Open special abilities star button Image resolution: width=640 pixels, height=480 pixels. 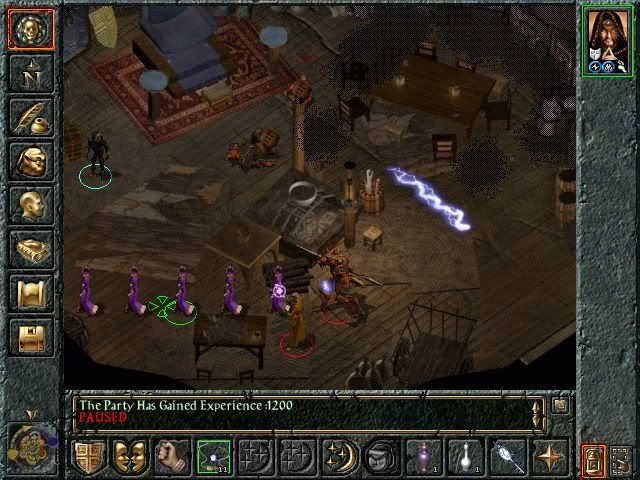click(550, 458)
